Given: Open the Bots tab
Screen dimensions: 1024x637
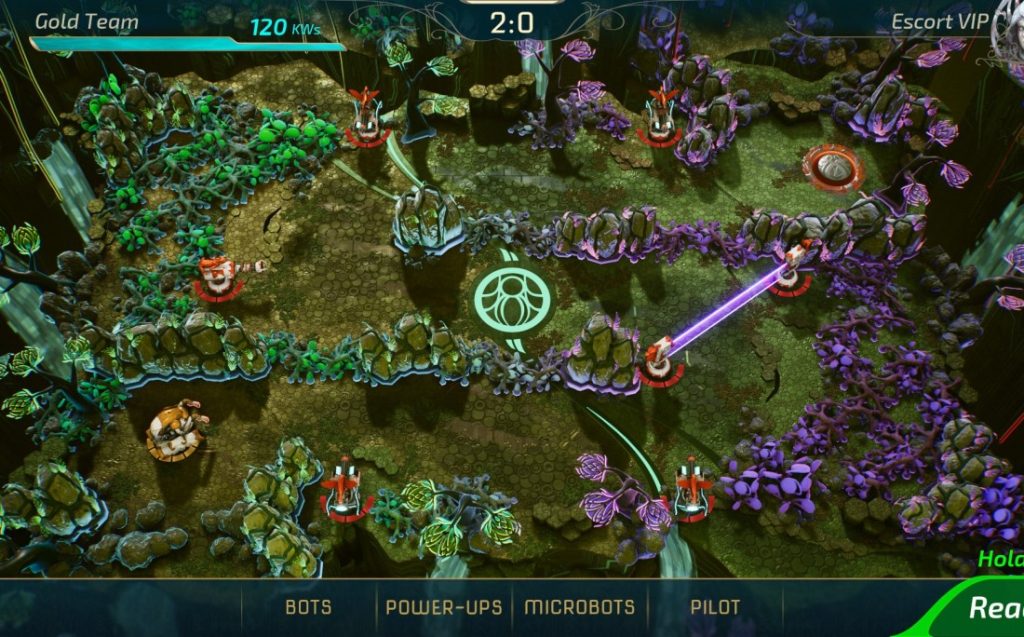Looking at the screenshot, I should [x=308, y=607].
